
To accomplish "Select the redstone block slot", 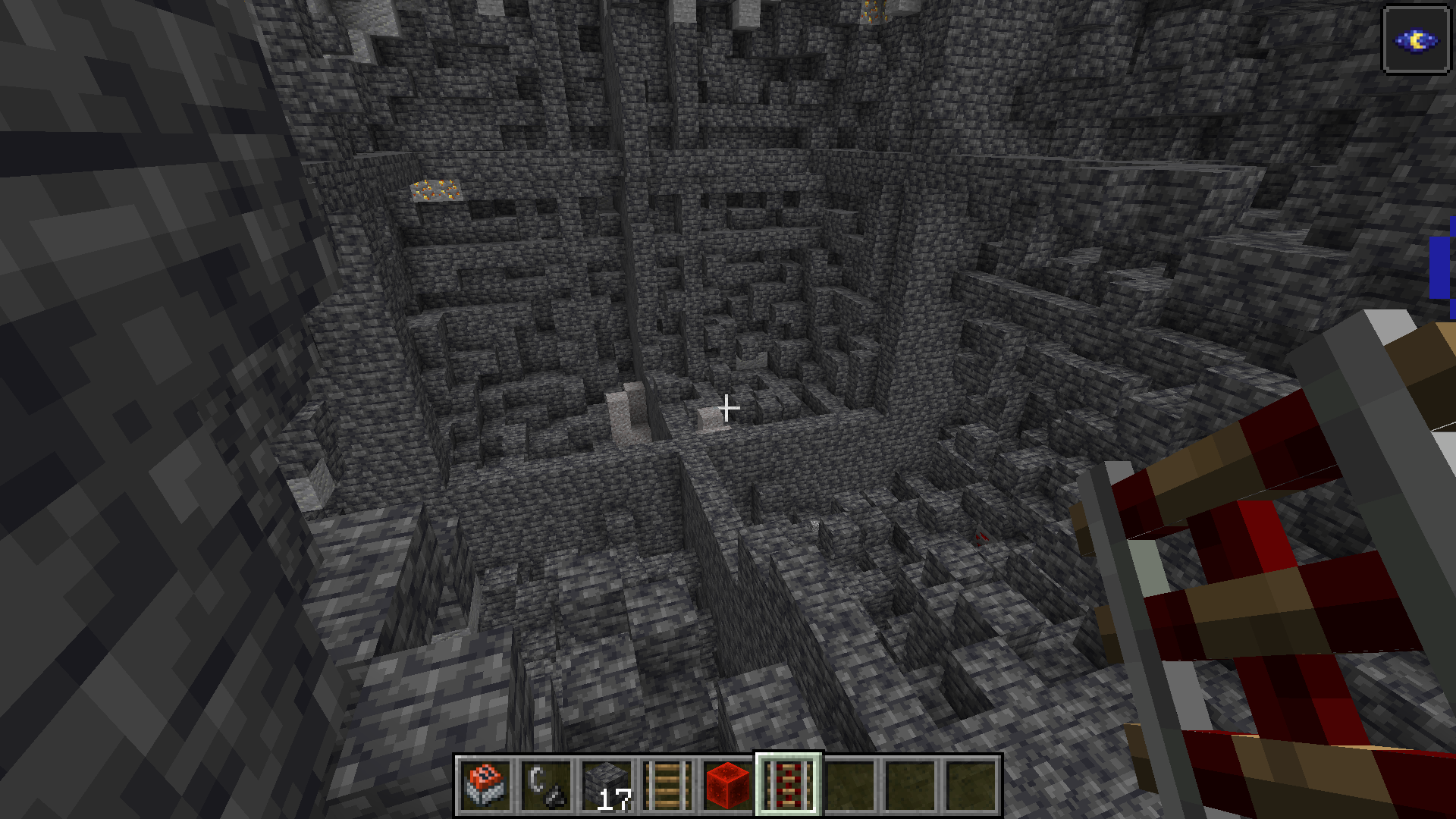I will (728, 785).
